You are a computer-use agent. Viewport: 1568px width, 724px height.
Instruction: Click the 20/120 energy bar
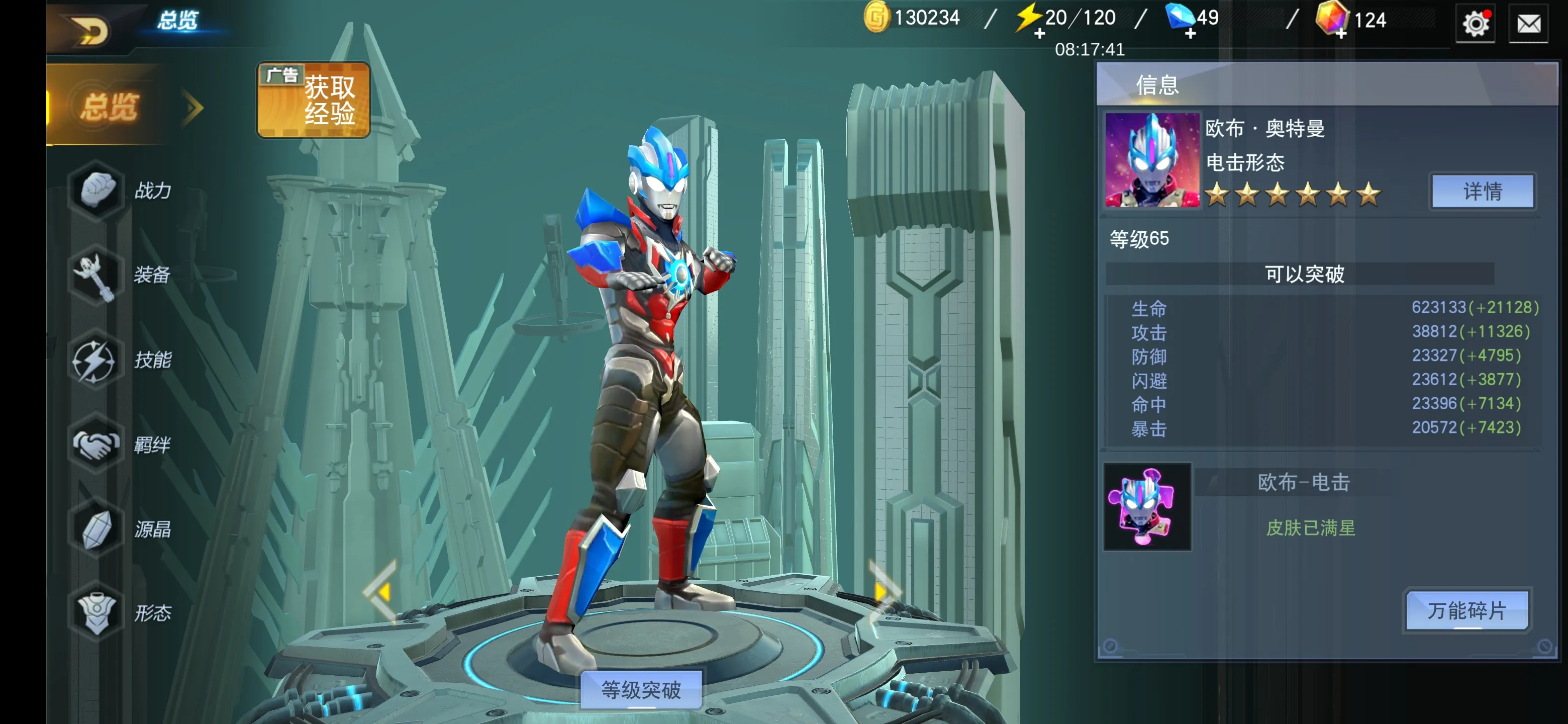pyautogui.click(x=1071, y=17)
